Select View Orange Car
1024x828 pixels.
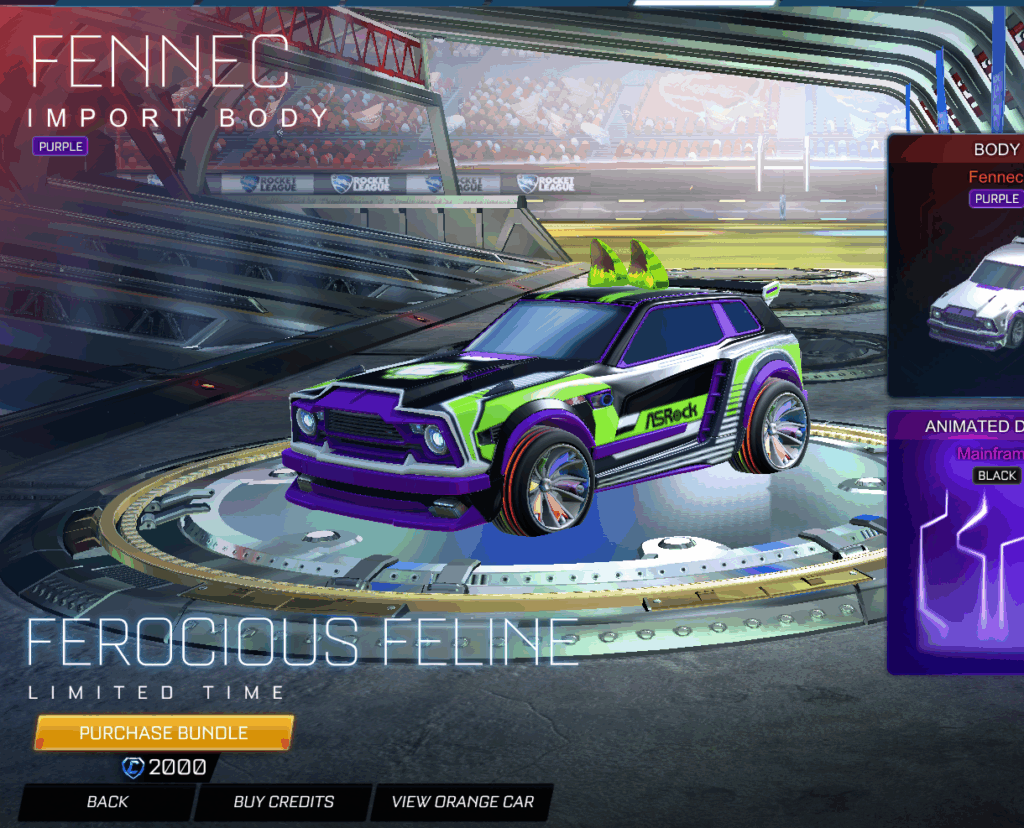pos(462,801)
